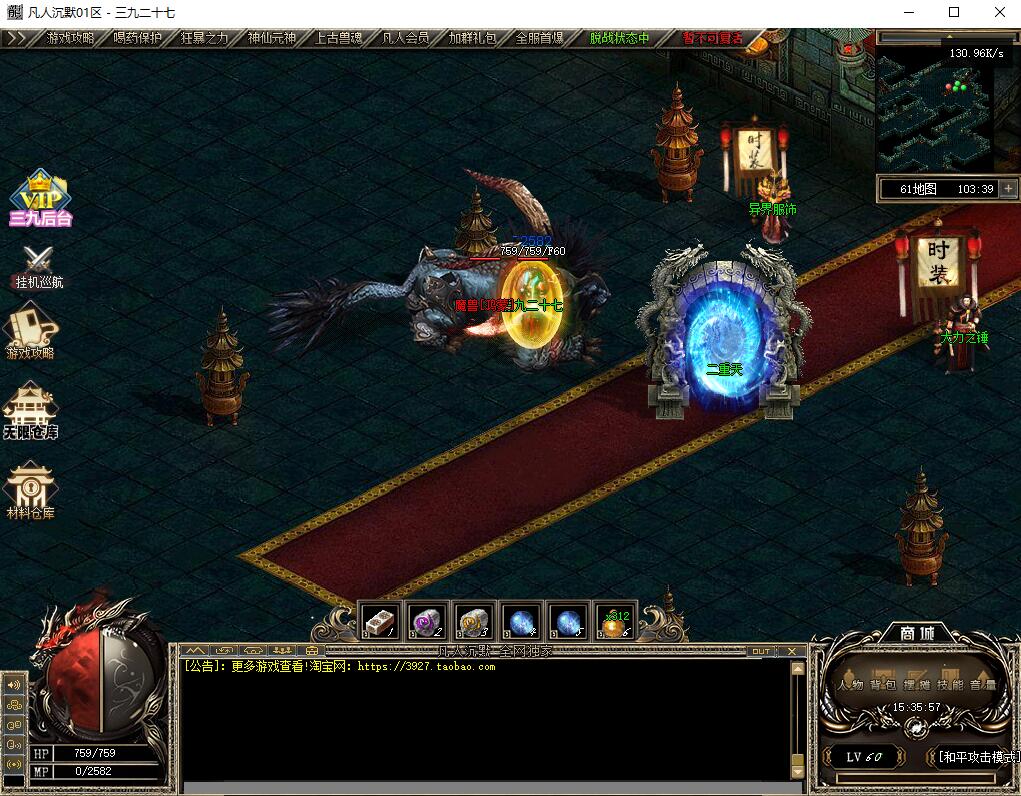Expand the minimap with the plus button

1008,188
